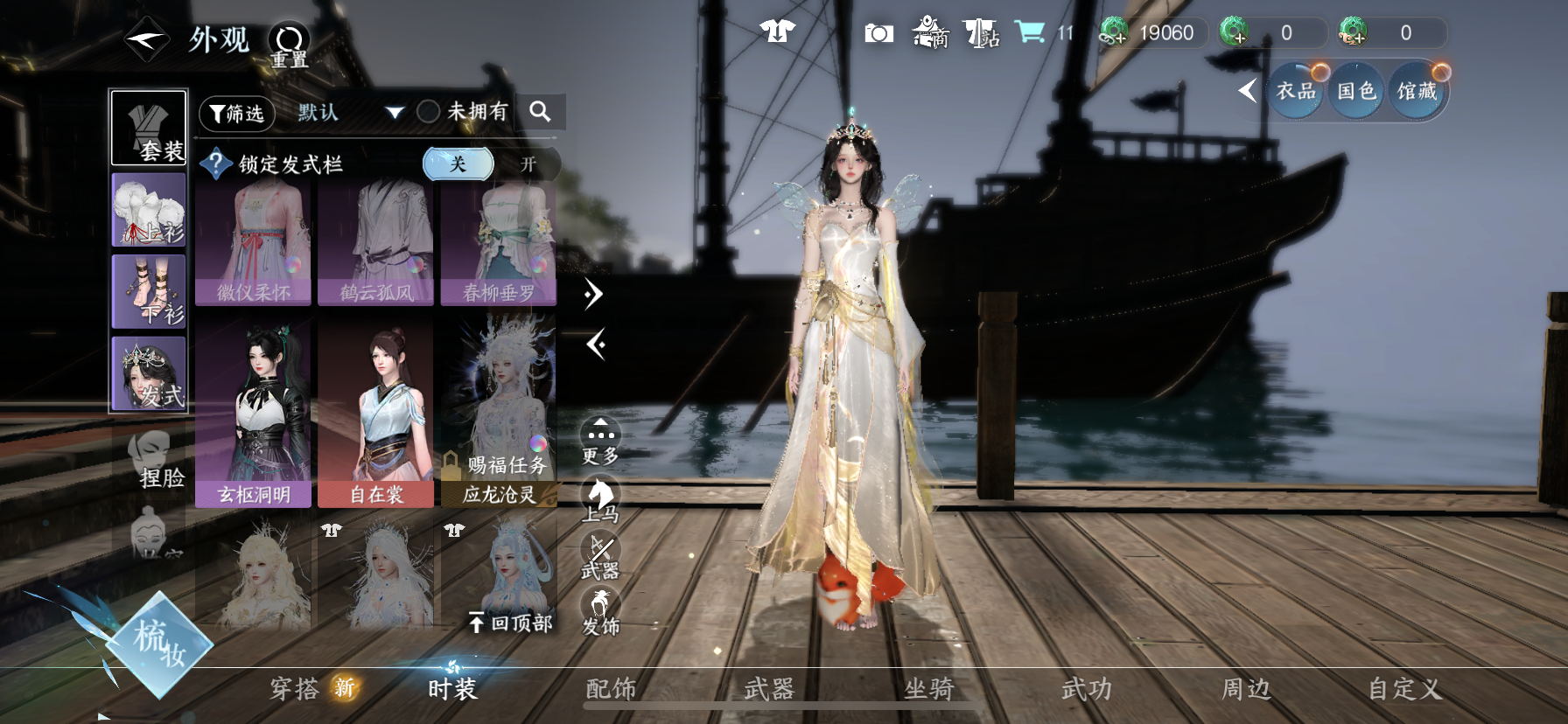Select the 套装 category tab
The height and width of the screenshot is (724, 1568).
(149, 128)
